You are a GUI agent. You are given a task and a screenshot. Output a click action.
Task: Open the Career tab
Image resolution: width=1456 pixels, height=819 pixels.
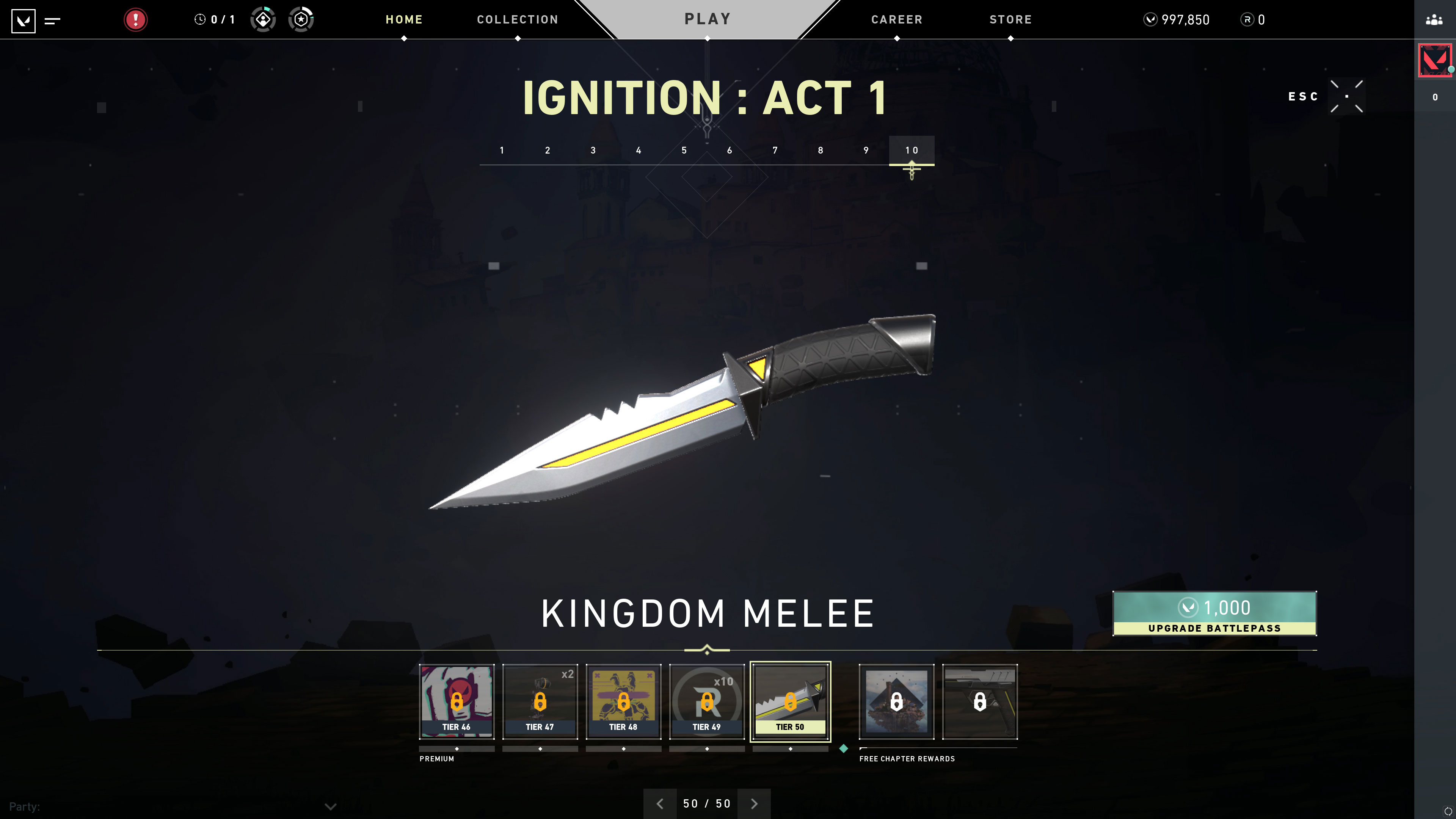coord(896,20)
